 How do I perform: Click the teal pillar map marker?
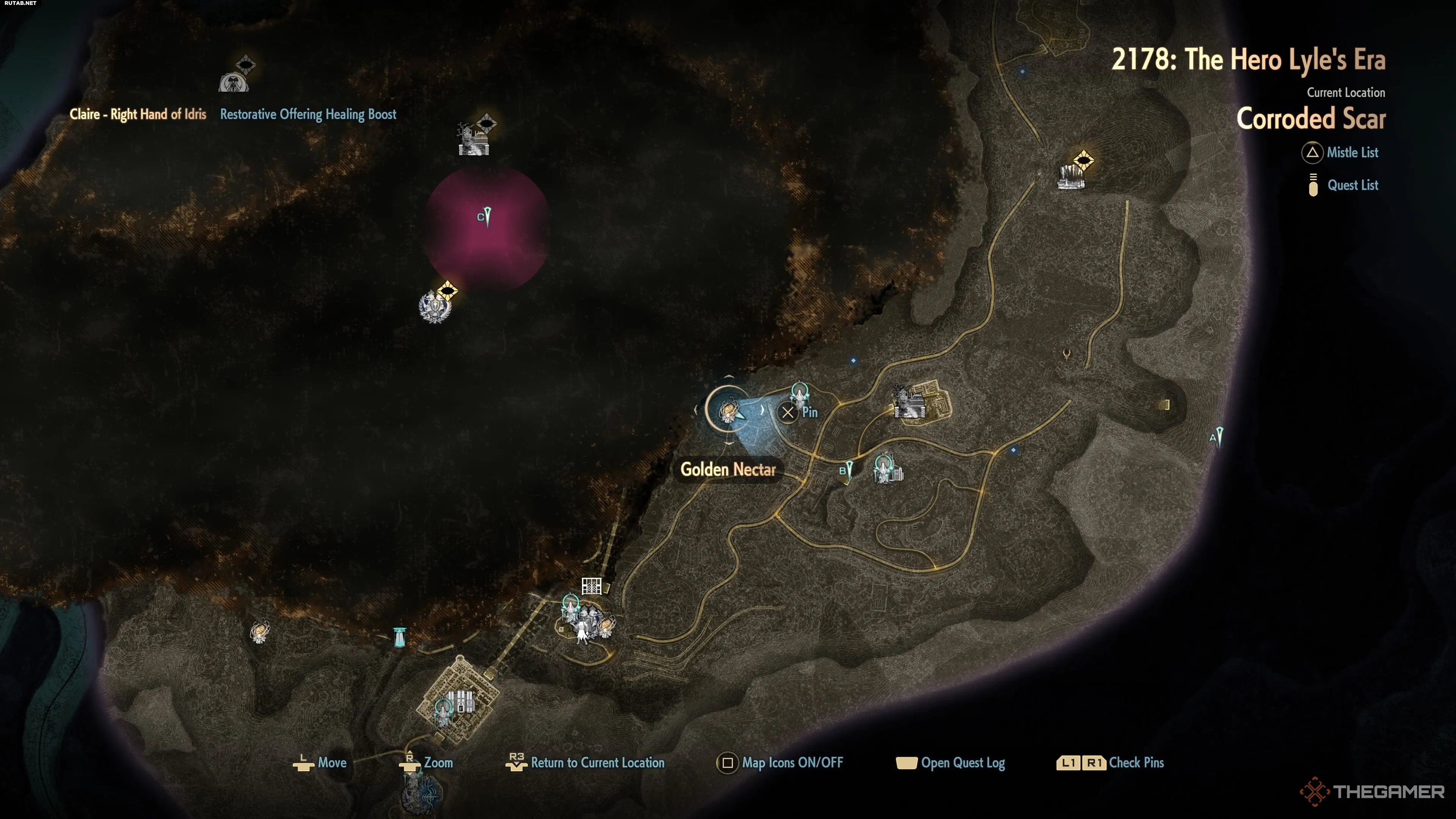click(x=400, y=637)
